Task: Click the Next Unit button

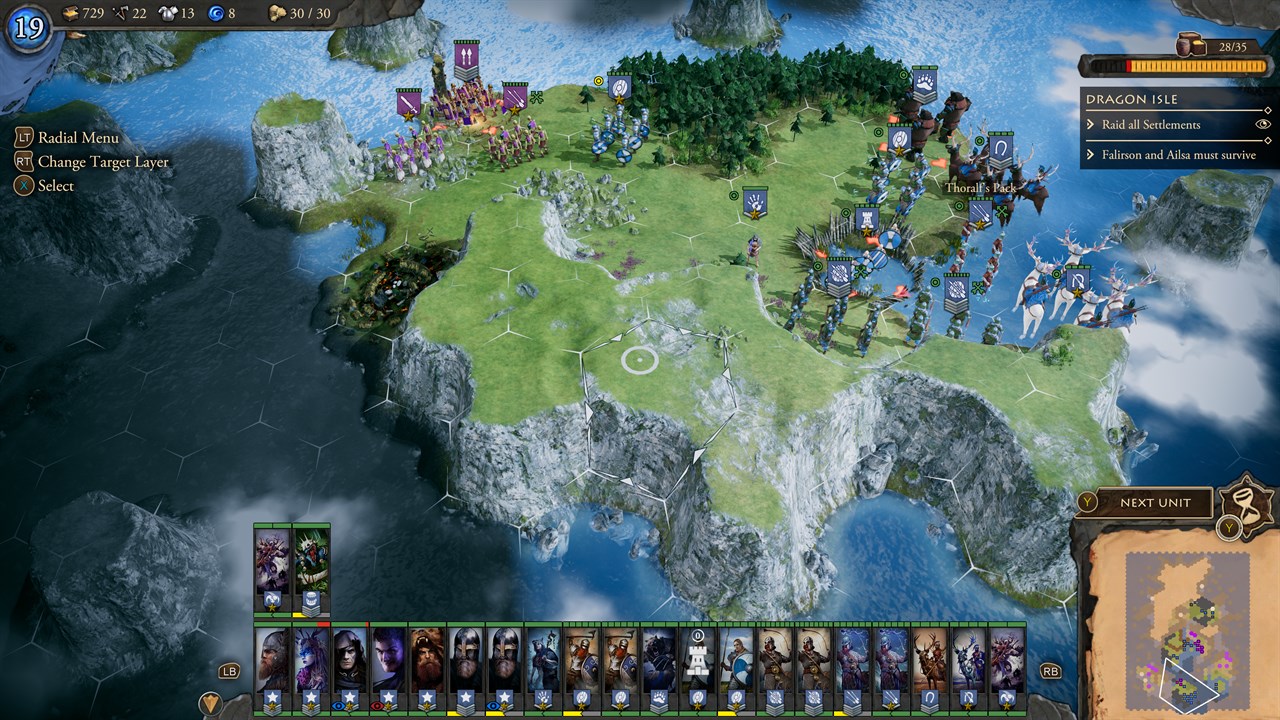Action: [1155, 503]
